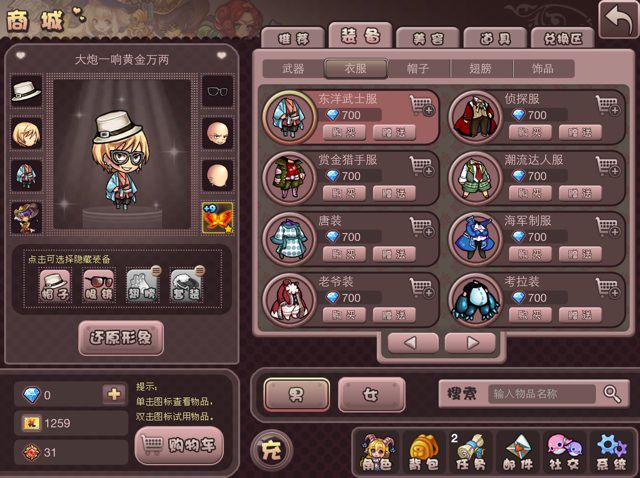Filter by female with the 女 button
640x478 pixels.
pos(371,395)
